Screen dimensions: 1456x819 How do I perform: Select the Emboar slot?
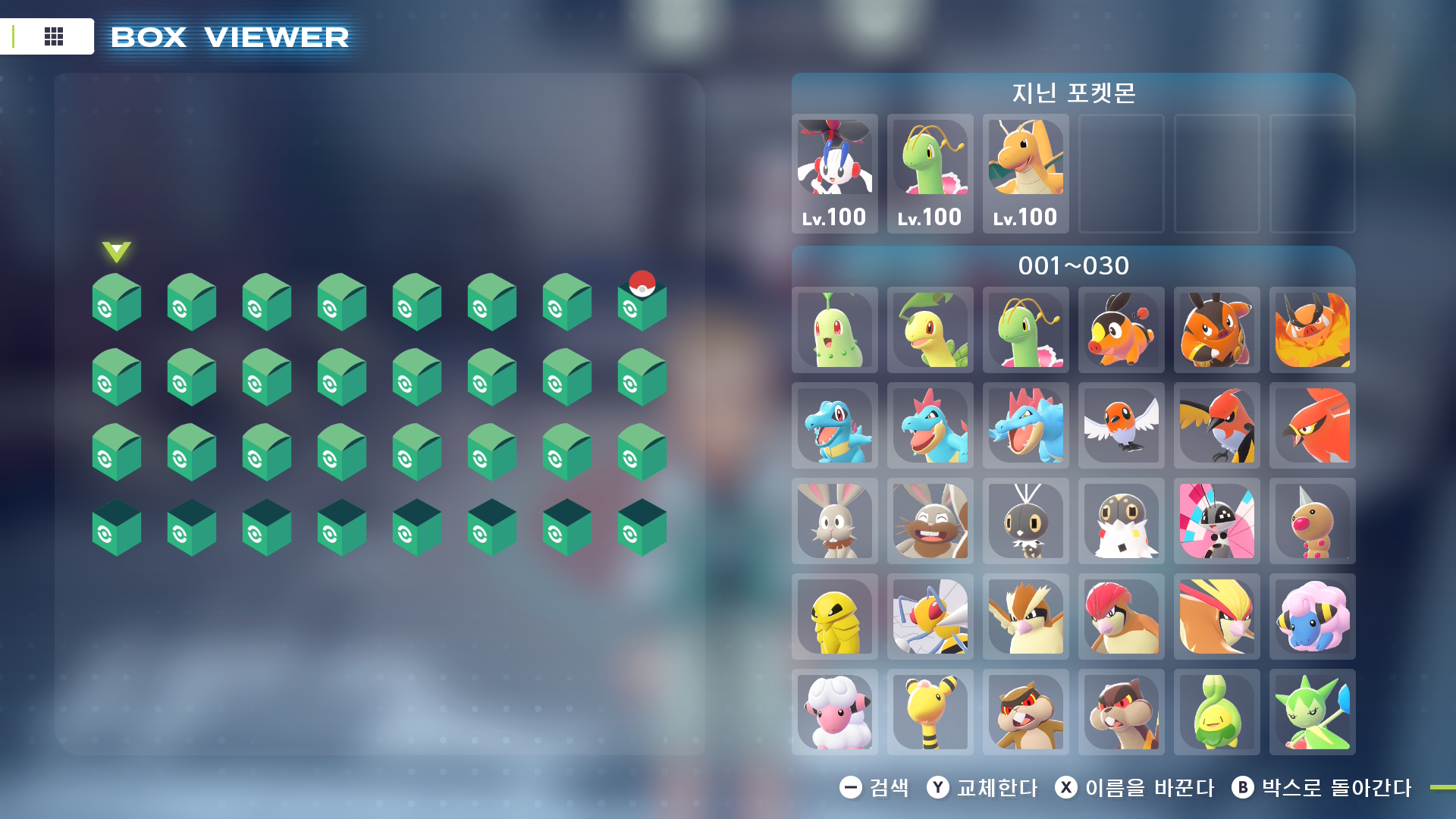click(1312, 330)
